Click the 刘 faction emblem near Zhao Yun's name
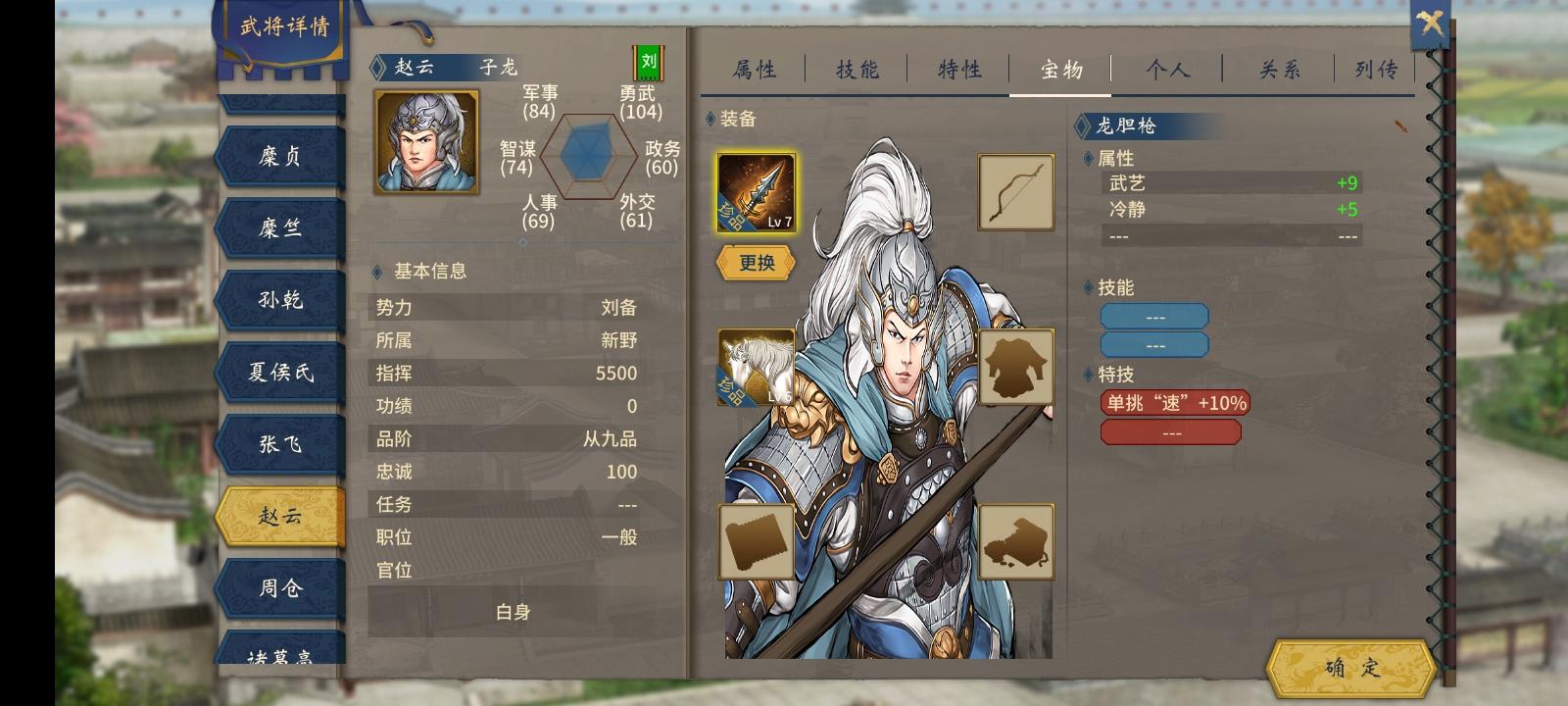 [x=649, y=63]
